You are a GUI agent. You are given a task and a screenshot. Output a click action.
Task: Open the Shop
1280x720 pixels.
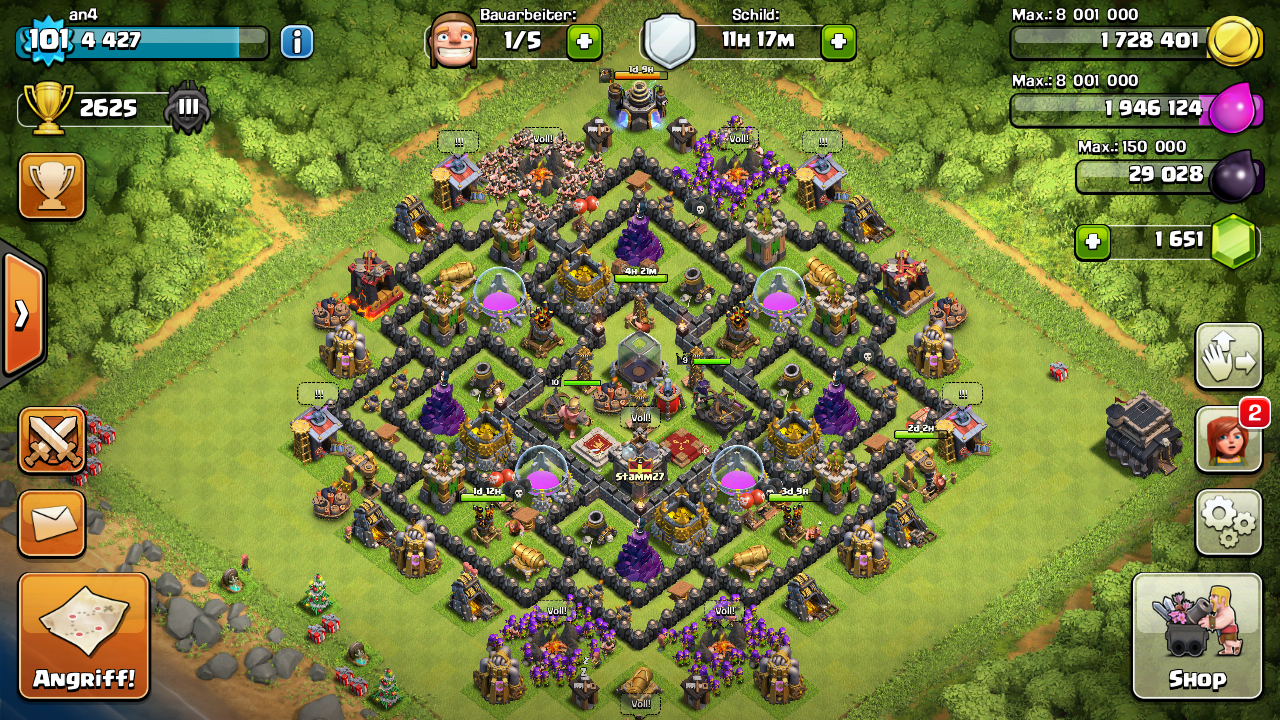[x=1196, y=636]
